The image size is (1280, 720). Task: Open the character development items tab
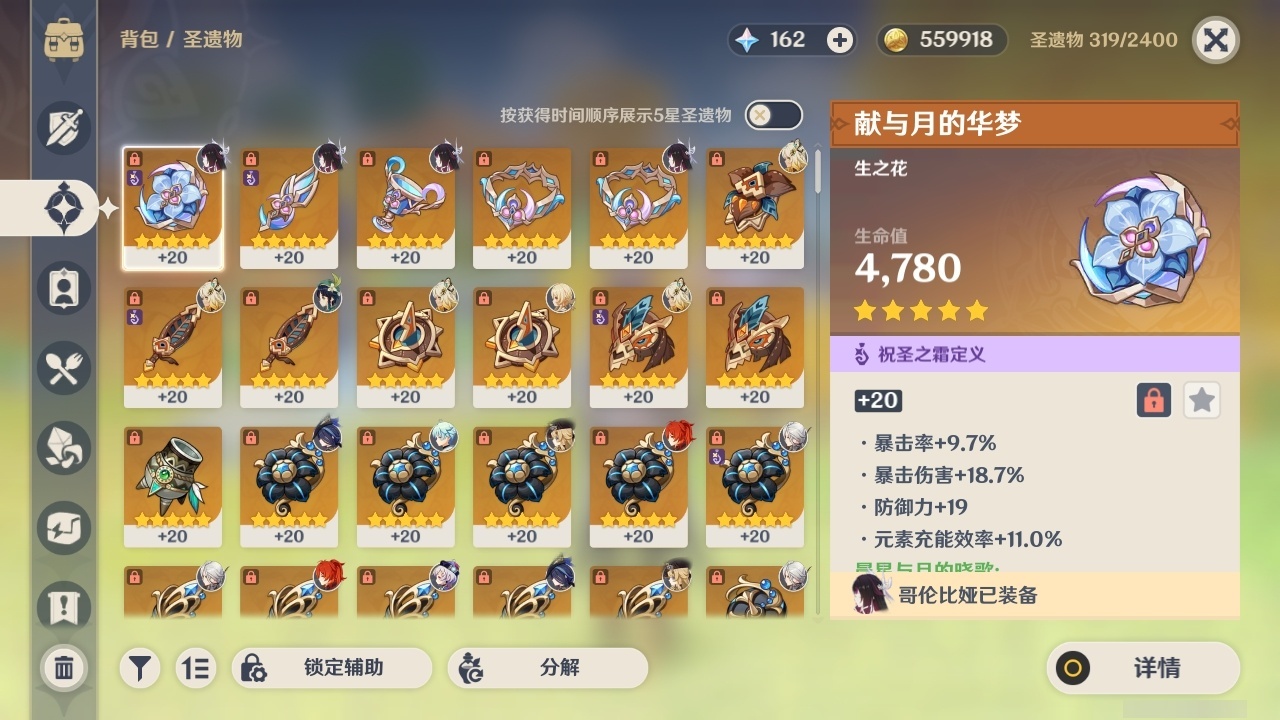click(63, 287)
